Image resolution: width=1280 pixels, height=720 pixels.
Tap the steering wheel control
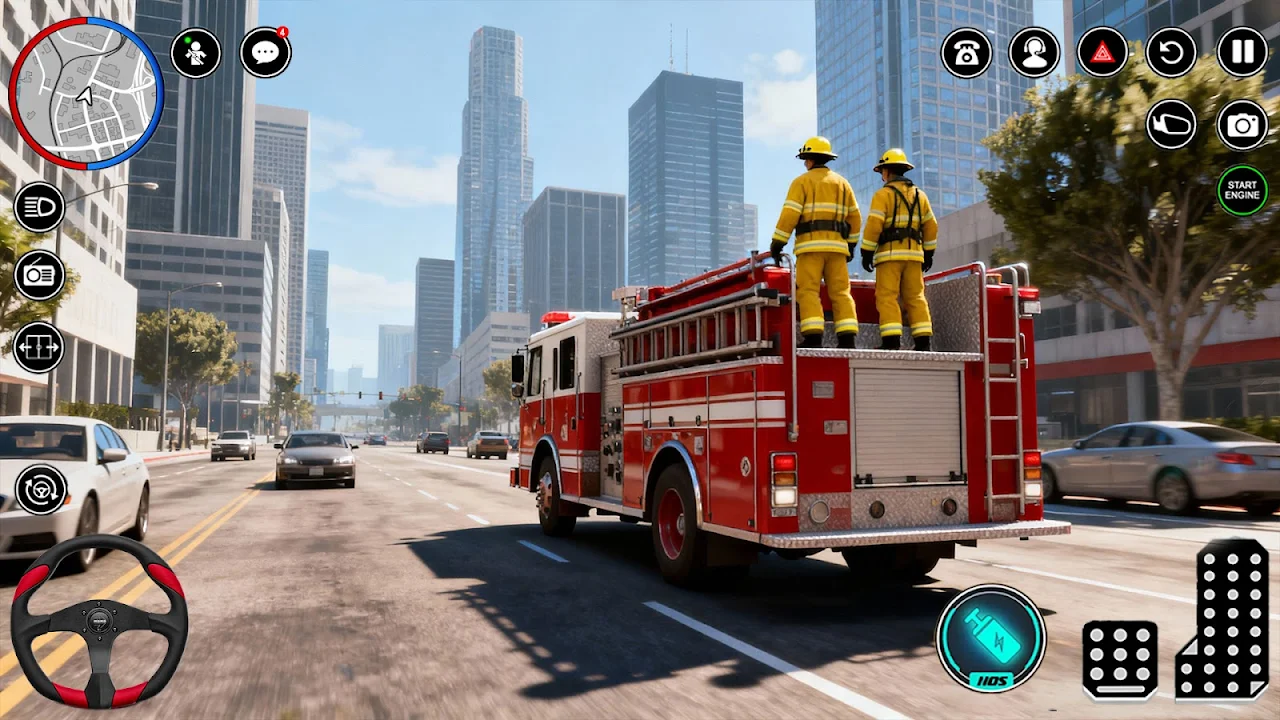click(x=99, y=621)
